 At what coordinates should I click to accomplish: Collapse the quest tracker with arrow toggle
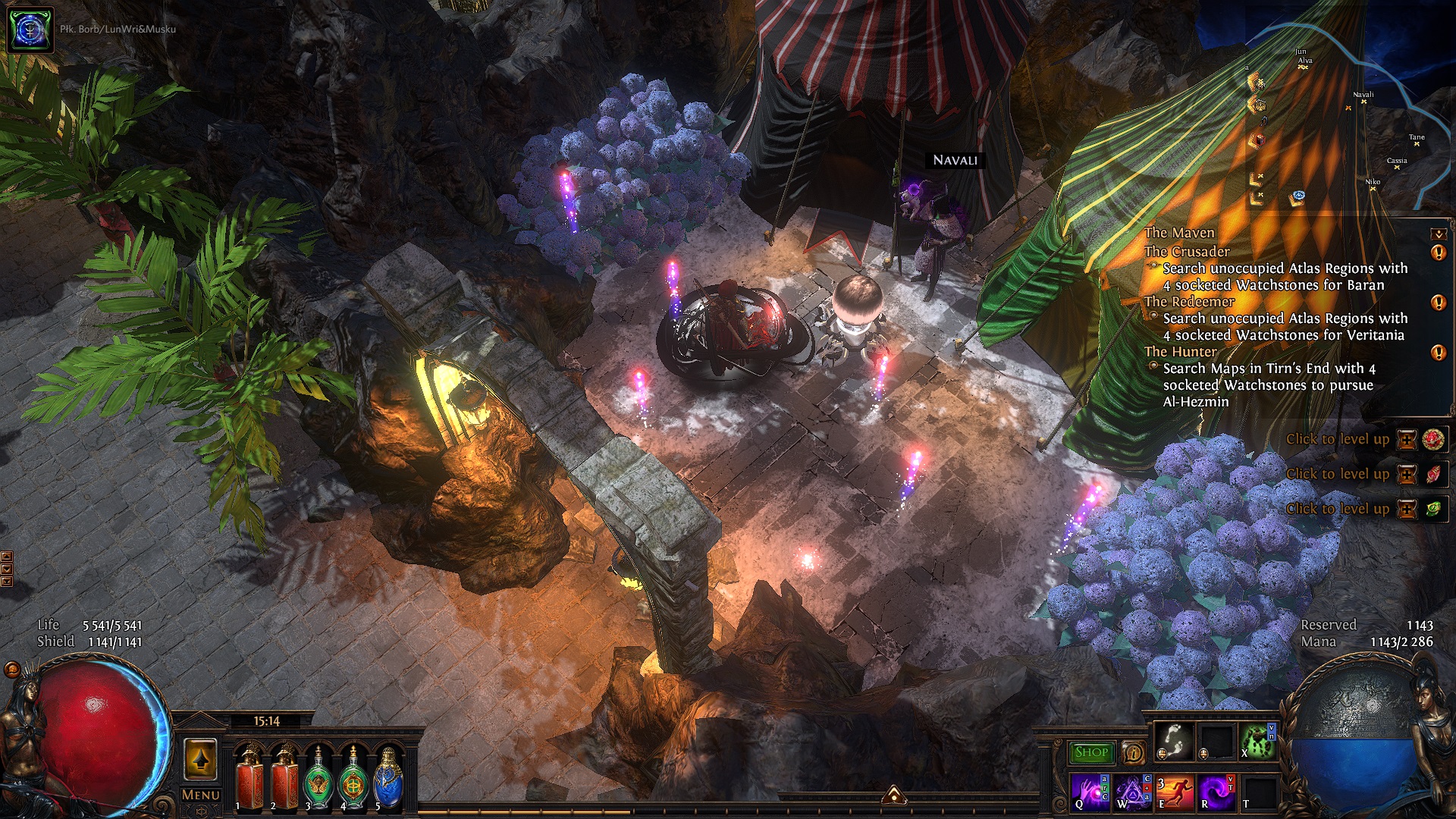[1438, 234]
